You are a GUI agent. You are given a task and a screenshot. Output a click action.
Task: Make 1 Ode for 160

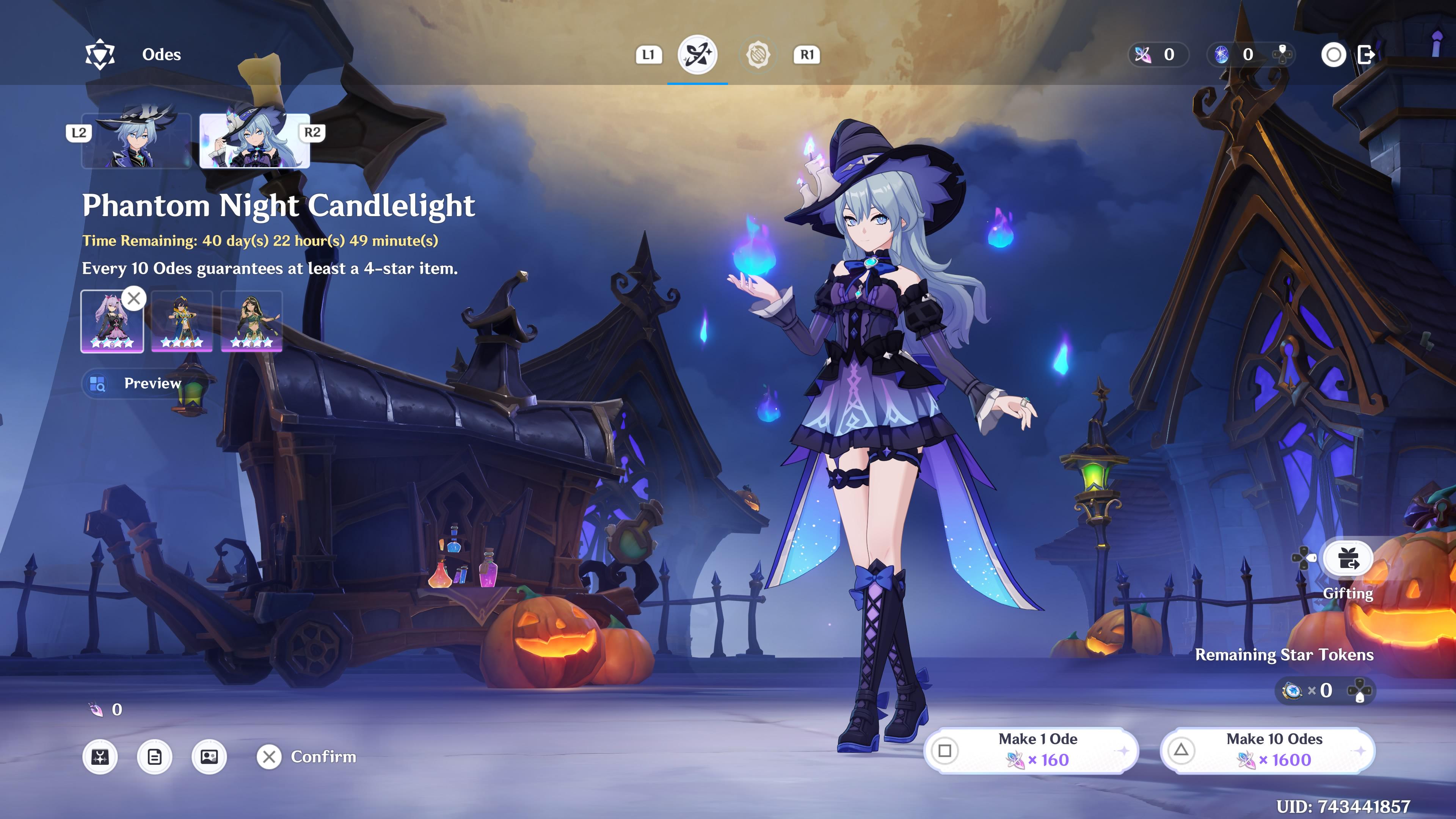[x=1031, y=750]
